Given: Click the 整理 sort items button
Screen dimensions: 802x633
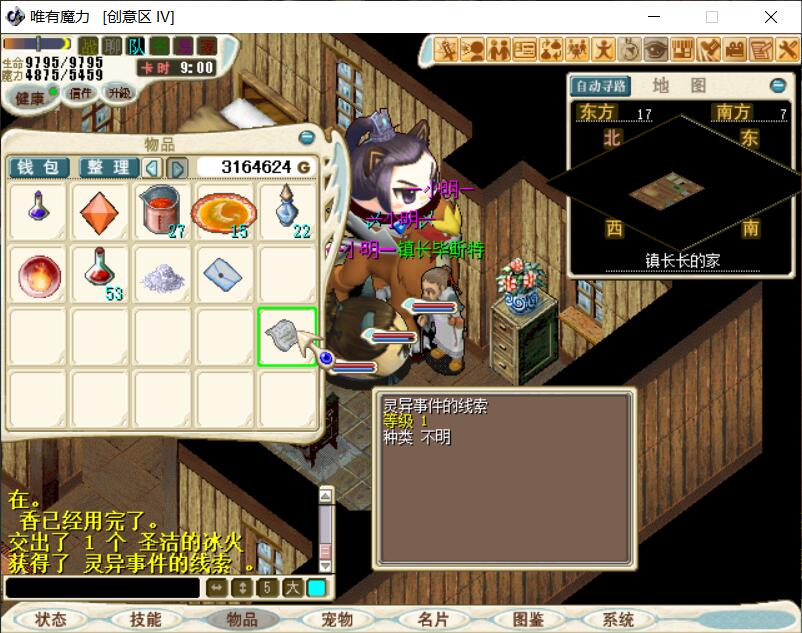Looking at the screenshot, I should click(x=108, y=167).
